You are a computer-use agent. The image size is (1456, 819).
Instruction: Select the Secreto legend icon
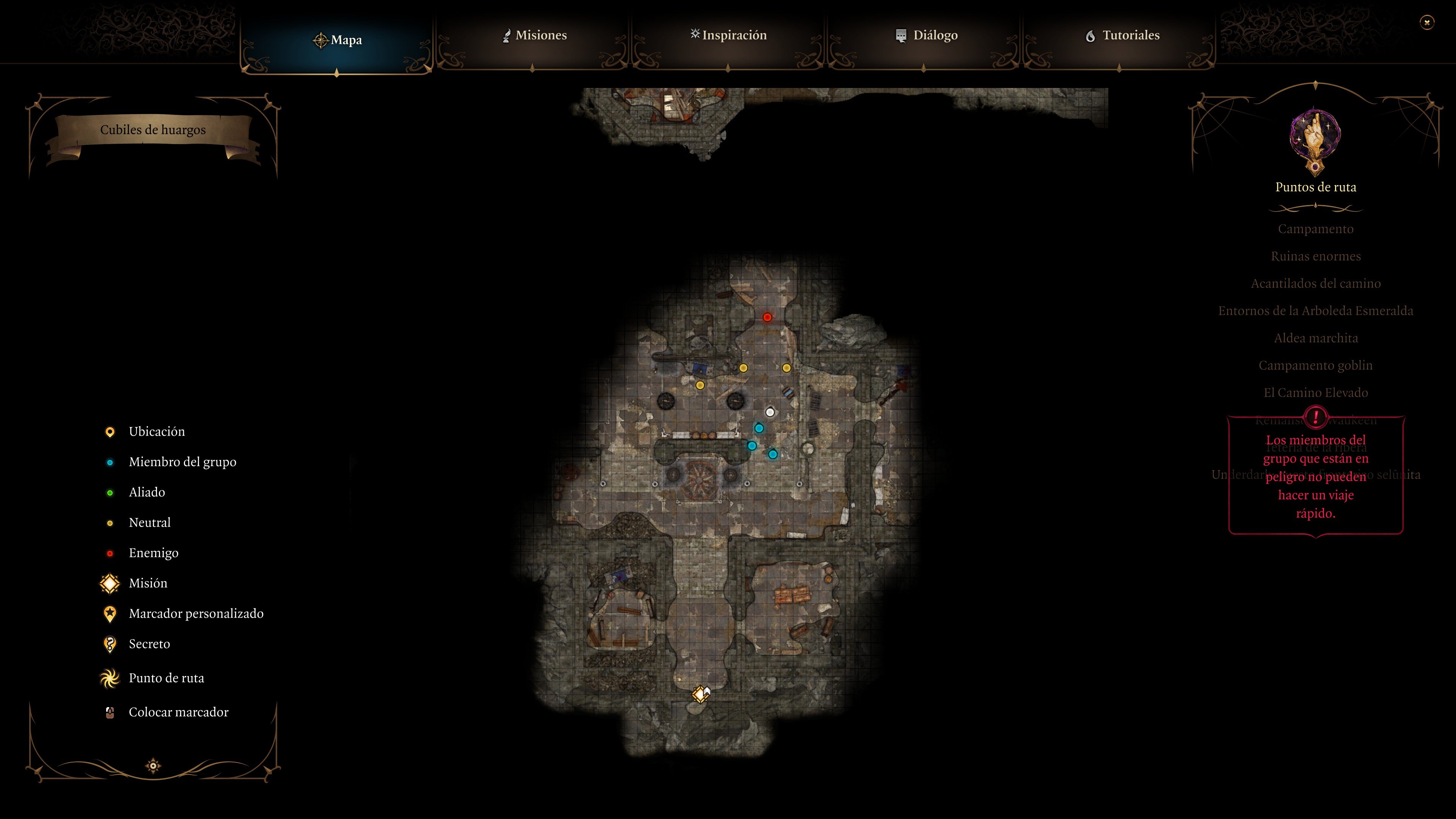pos(110,644)
